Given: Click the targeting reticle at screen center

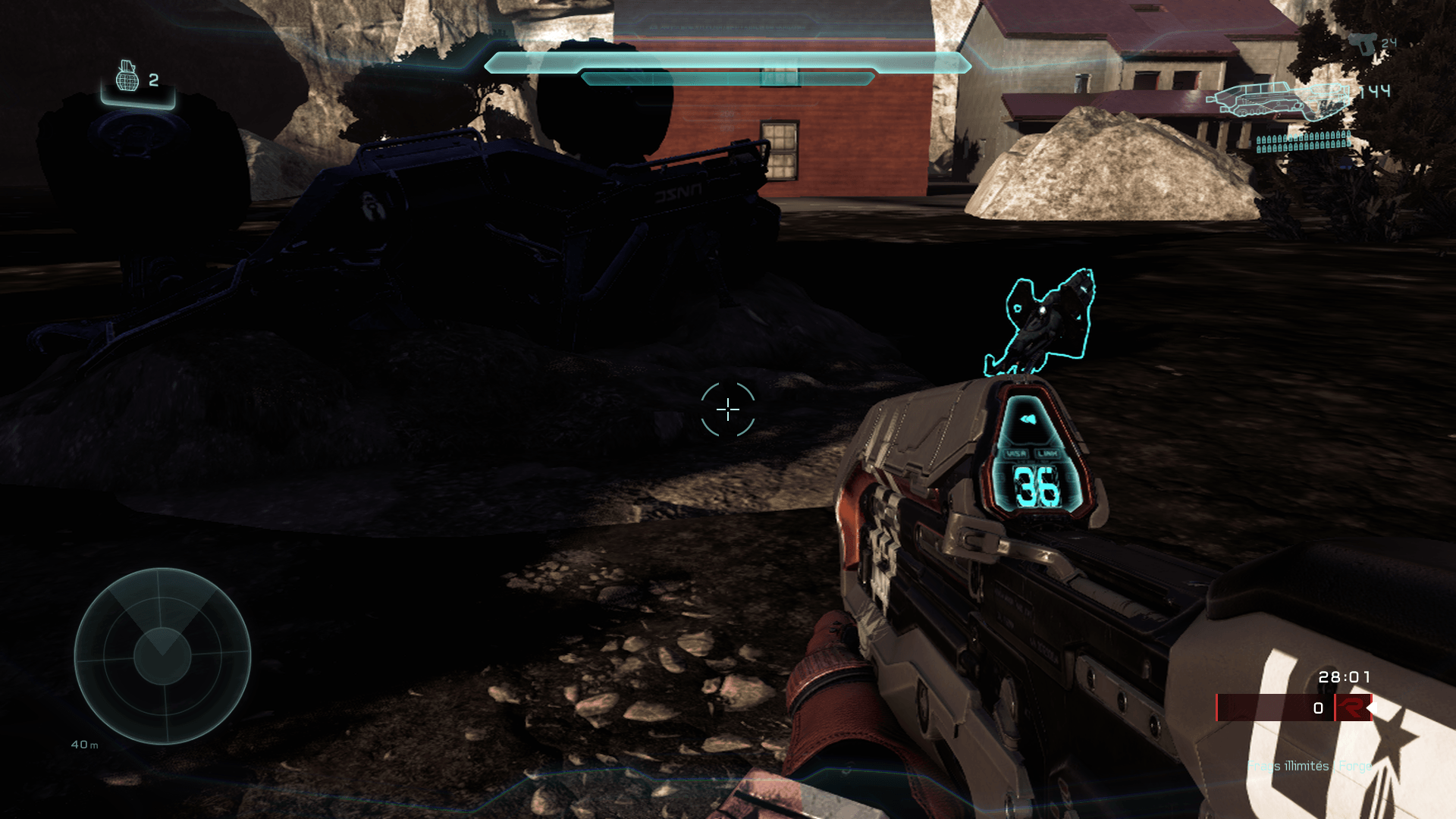Looking at the screenshot, I should click(x=727, y=409).
